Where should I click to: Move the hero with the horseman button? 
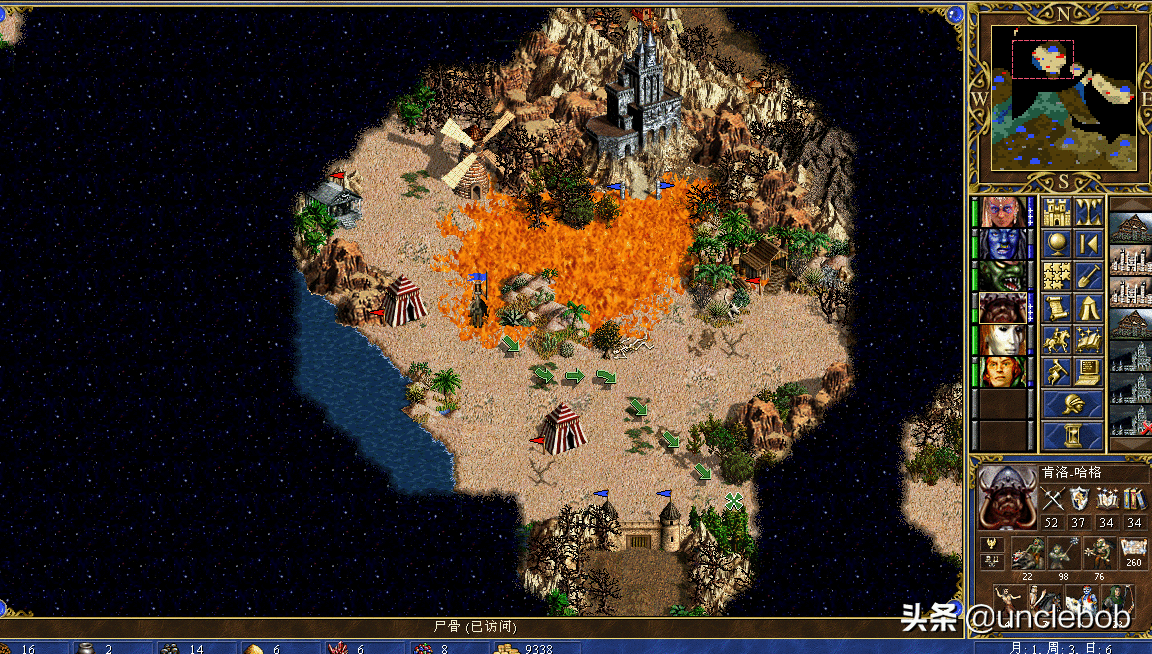1056,340
